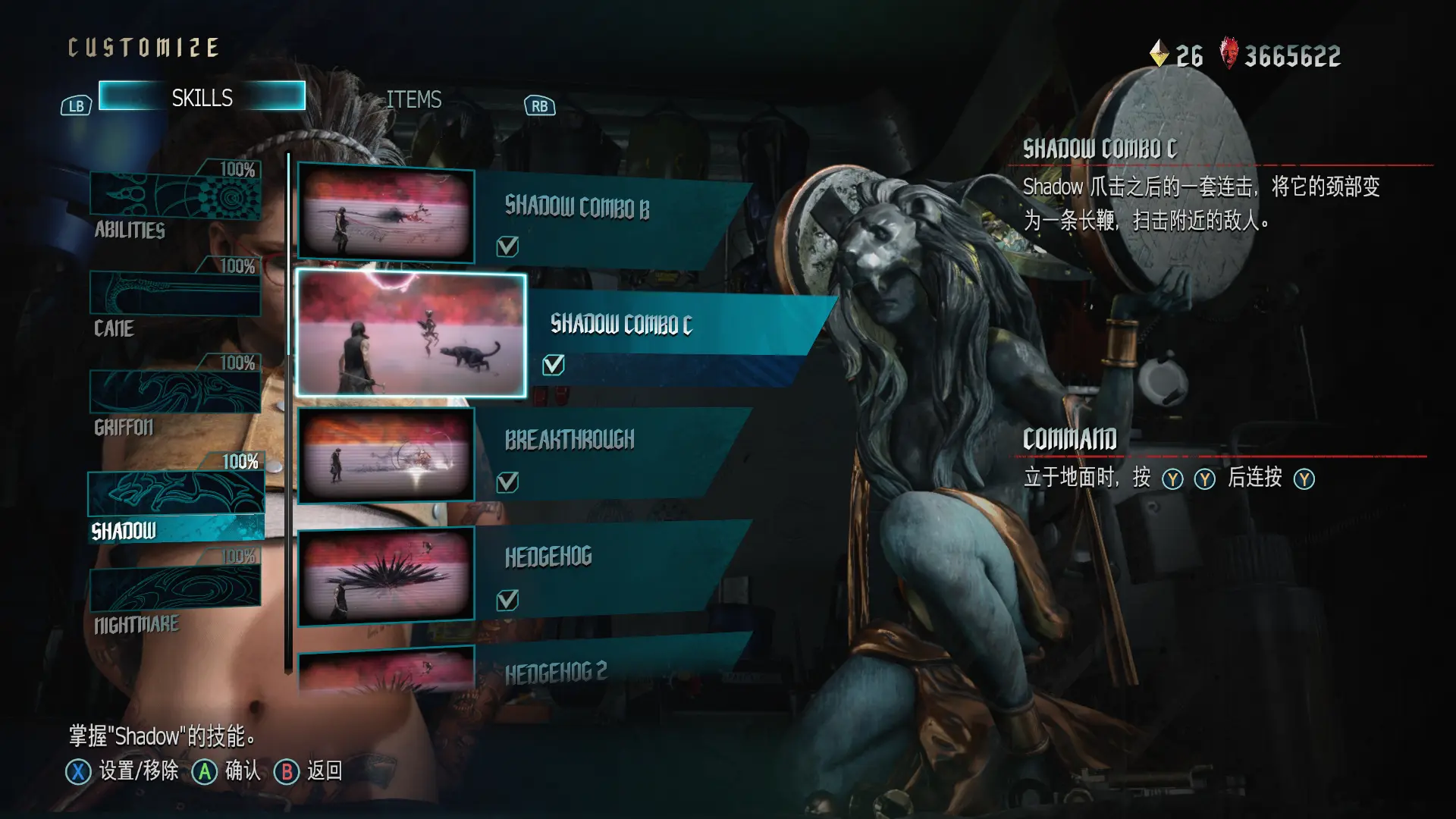1456x819 pixels.
Task: Click the Hedgehog preview thumbnail
Action: pyautogui.click(x=386, y=576)
